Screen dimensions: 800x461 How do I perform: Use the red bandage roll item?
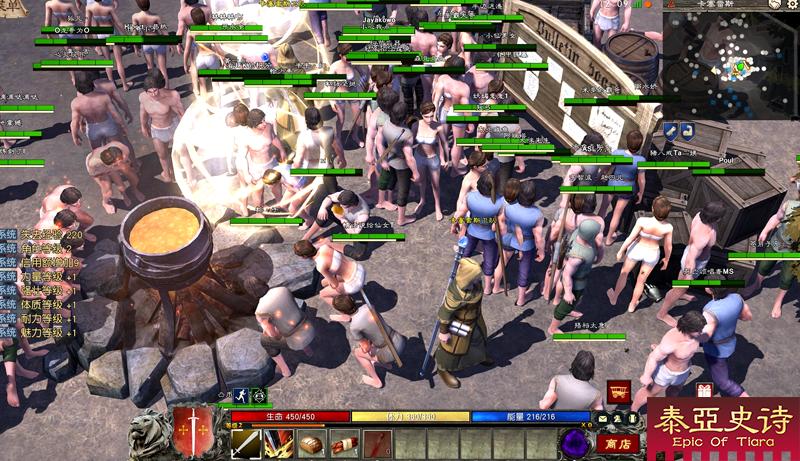pyautogui.click(x=344, y=443)
